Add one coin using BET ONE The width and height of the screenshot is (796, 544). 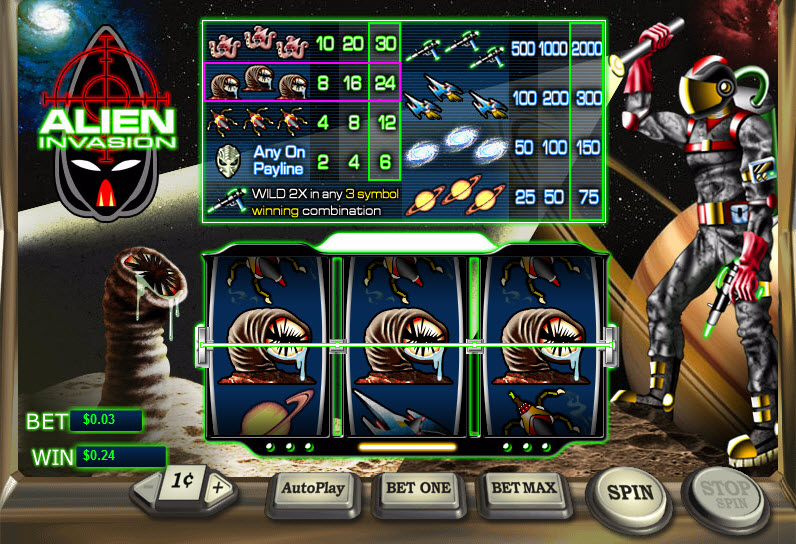(x=419, y=488)
